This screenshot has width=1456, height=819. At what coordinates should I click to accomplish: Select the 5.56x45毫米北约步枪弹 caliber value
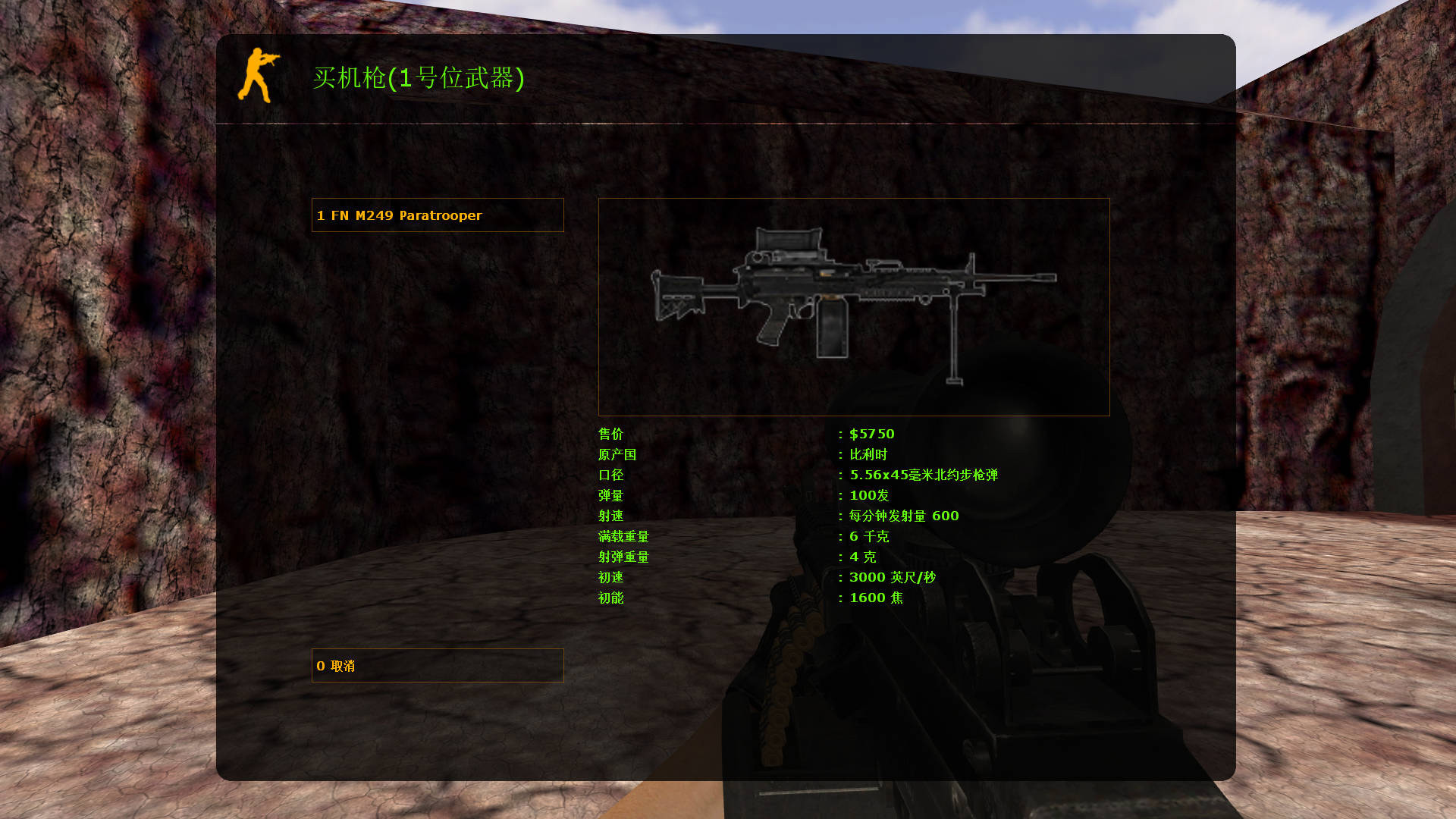tap(923, 475)
